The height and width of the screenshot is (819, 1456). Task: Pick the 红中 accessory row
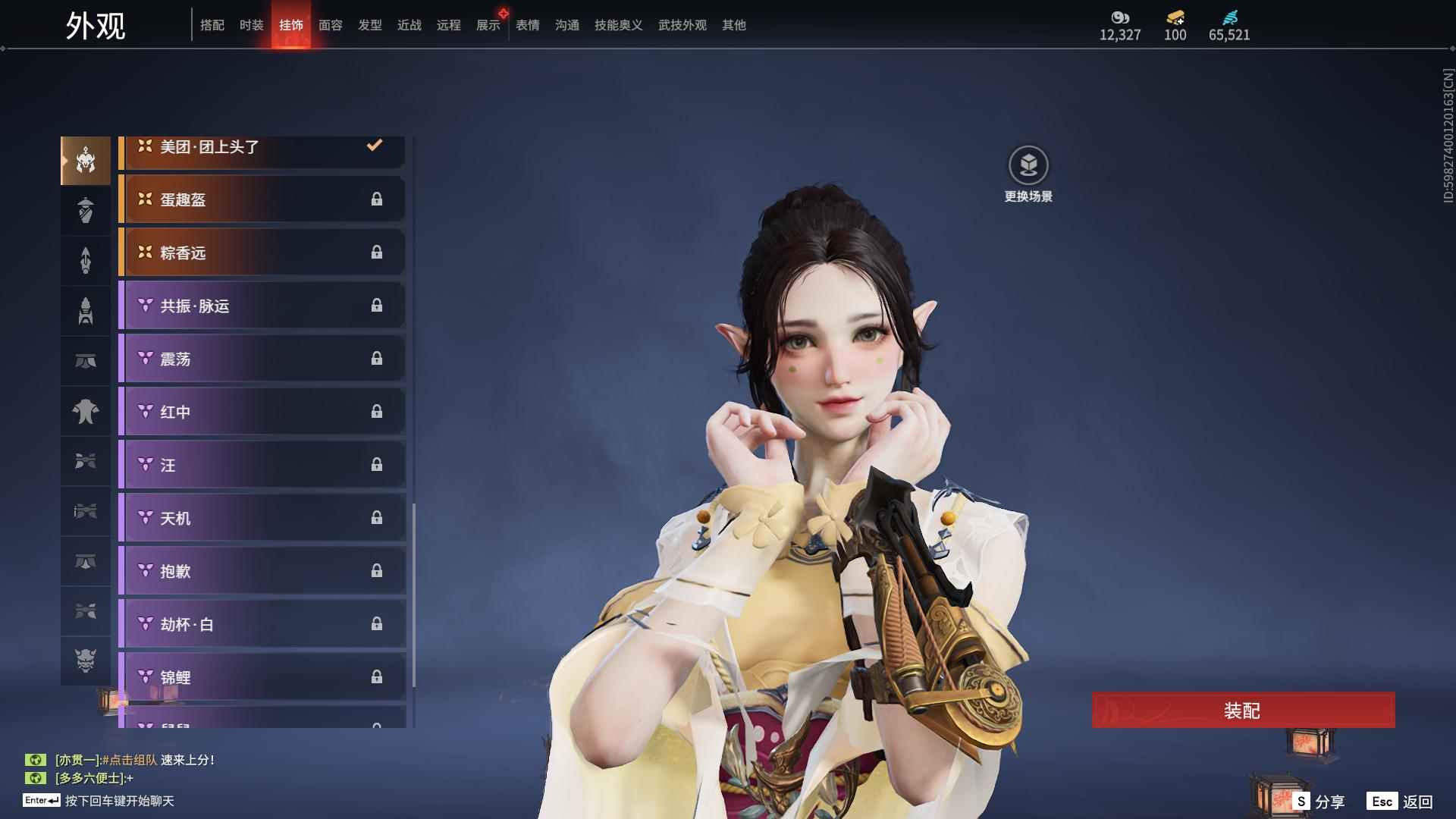coord(262,412)
